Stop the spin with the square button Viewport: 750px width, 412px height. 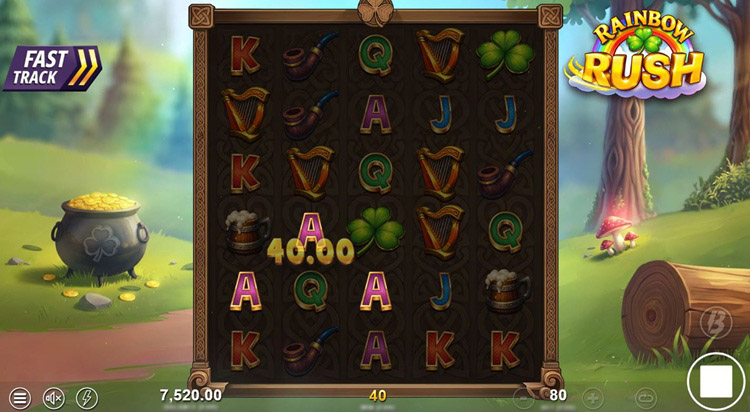[716, 381]
